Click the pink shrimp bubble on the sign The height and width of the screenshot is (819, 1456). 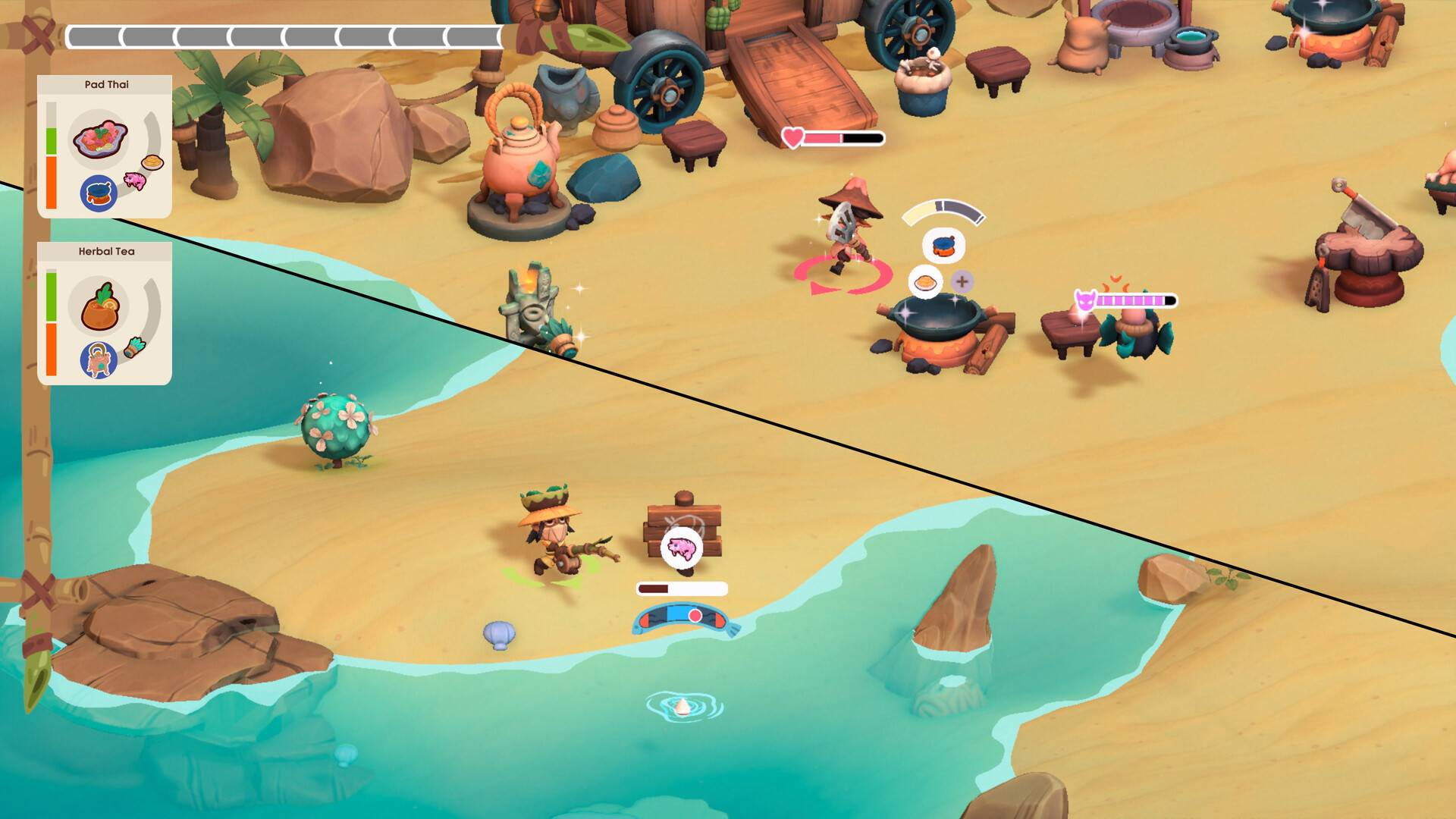click(x=681, y=547)
